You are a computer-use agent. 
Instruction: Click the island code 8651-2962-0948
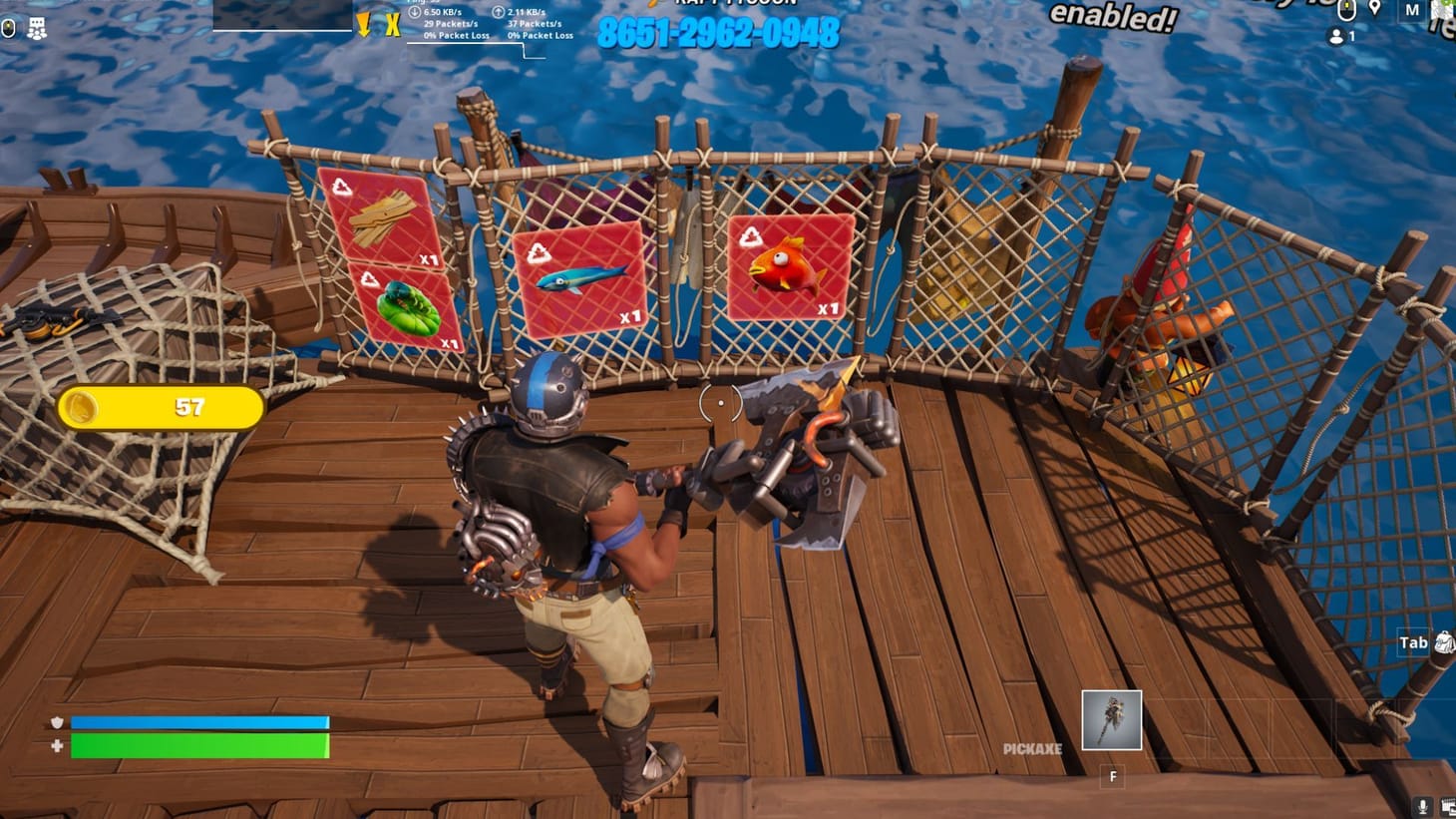click(x=721, y=33)
